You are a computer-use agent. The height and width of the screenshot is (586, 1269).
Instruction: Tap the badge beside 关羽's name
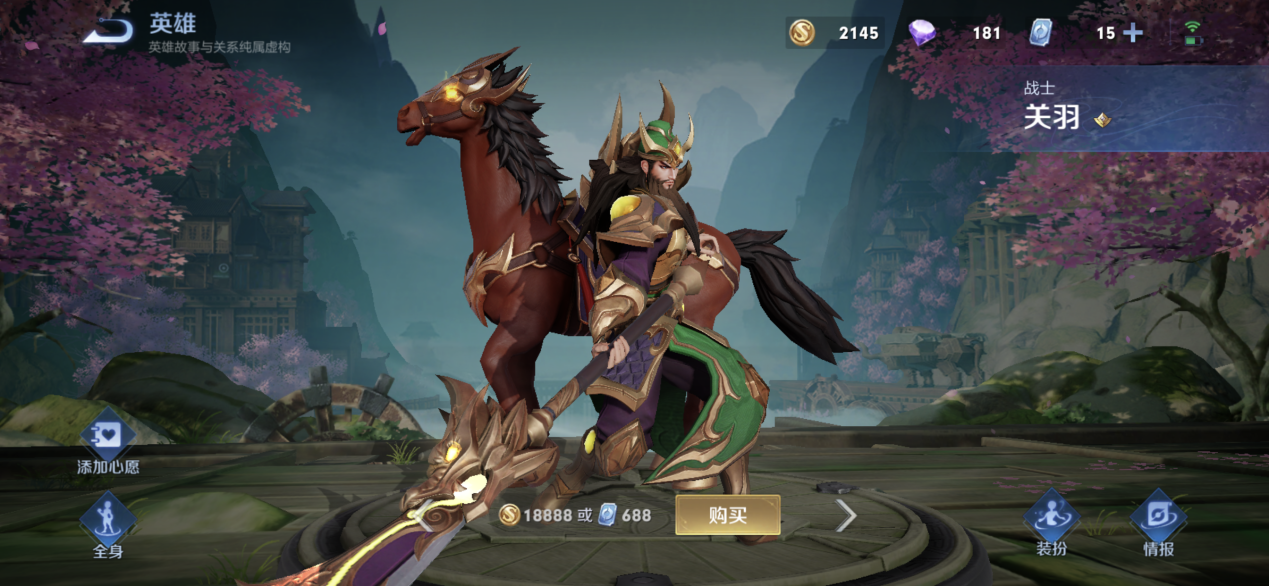pyautogui.click(x=1101, y=119)
